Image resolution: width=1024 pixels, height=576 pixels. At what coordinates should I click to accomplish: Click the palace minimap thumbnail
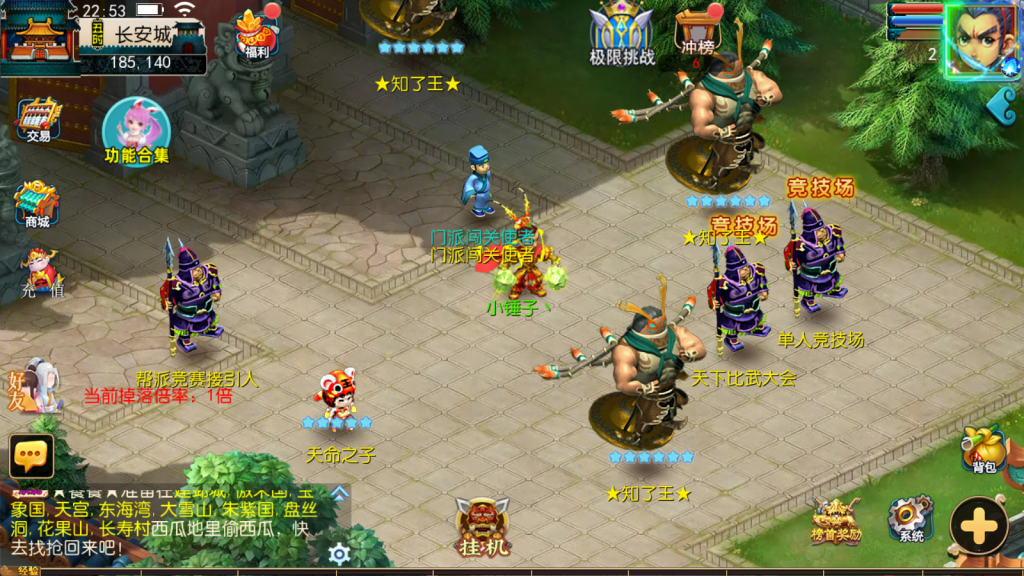point(38,38)
